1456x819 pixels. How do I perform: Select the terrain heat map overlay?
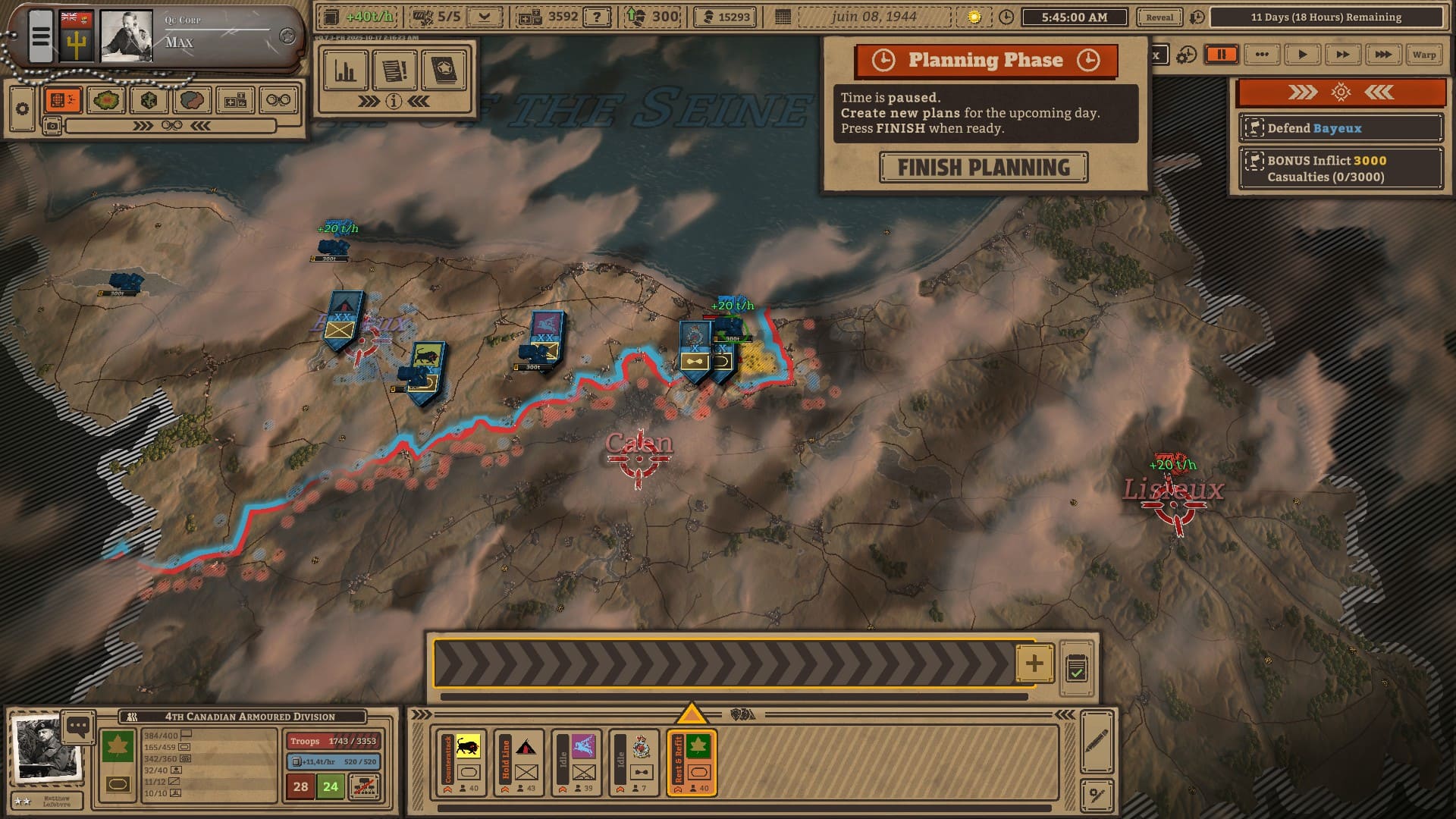[x=106, y=100]
